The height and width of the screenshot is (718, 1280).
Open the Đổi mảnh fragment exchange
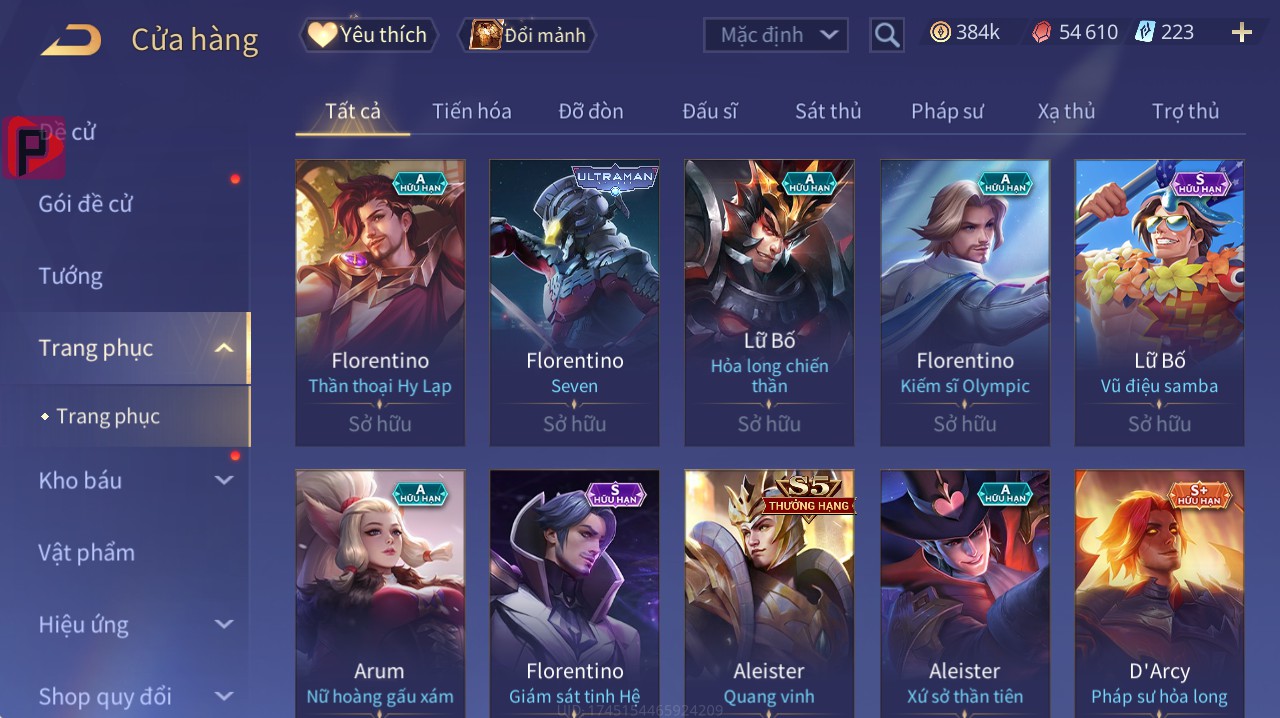click(x=527, y=35)
